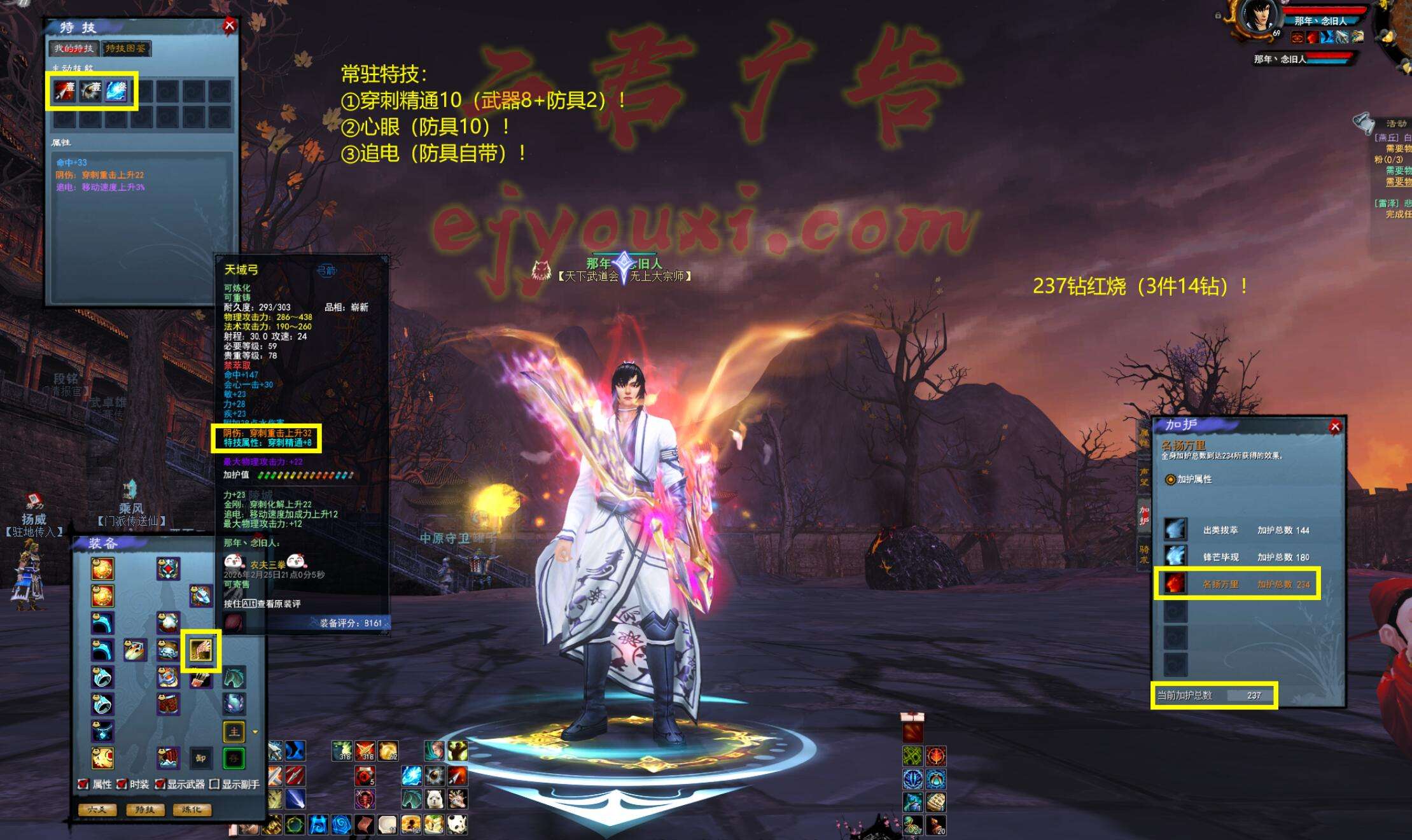Select the 名扬万里 blessing row
The width and height of the screenshot is (1412, 840).
1236,584
